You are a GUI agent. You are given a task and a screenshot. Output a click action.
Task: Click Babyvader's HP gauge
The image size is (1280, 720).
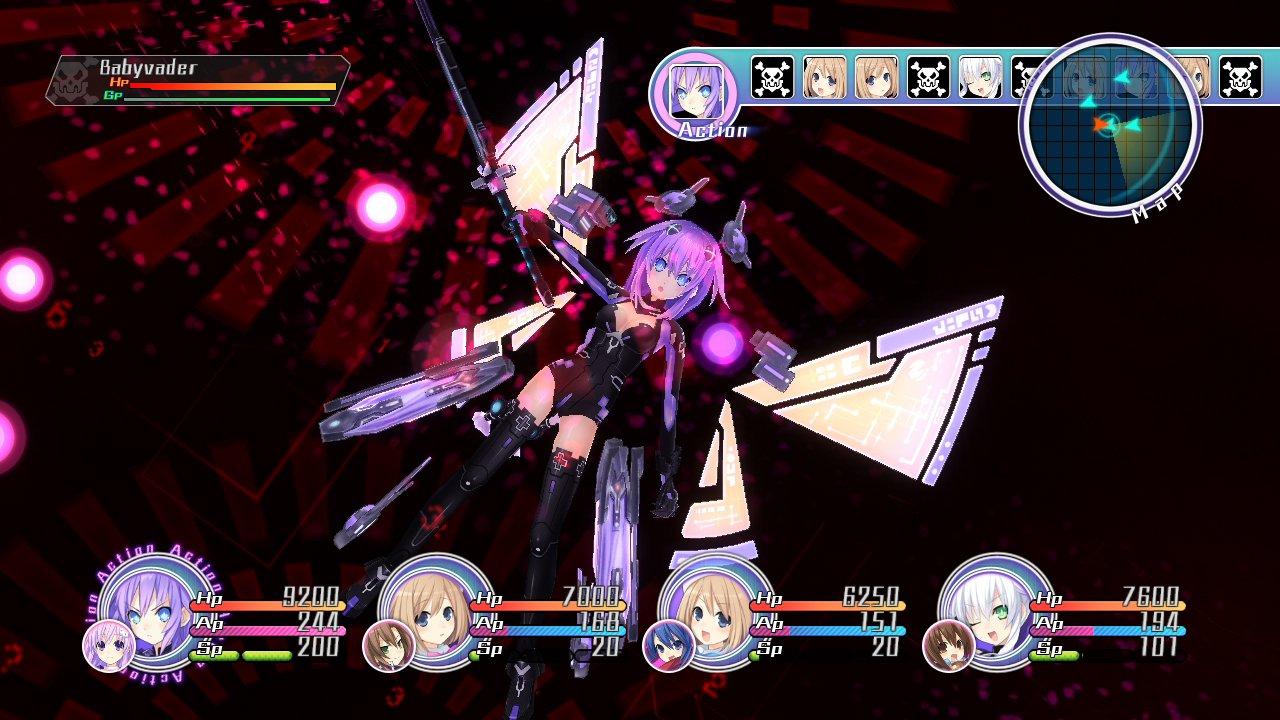tap(235, 84)
